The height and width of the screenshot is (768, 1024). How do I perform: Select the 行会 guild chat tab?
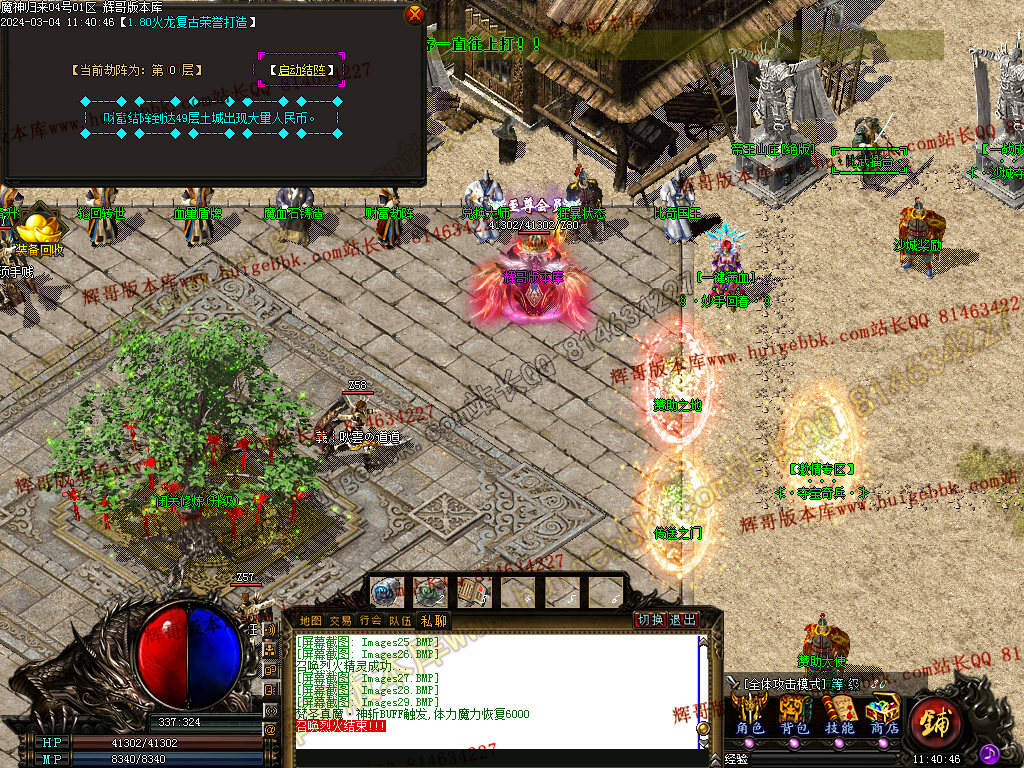tap(370, 621)
